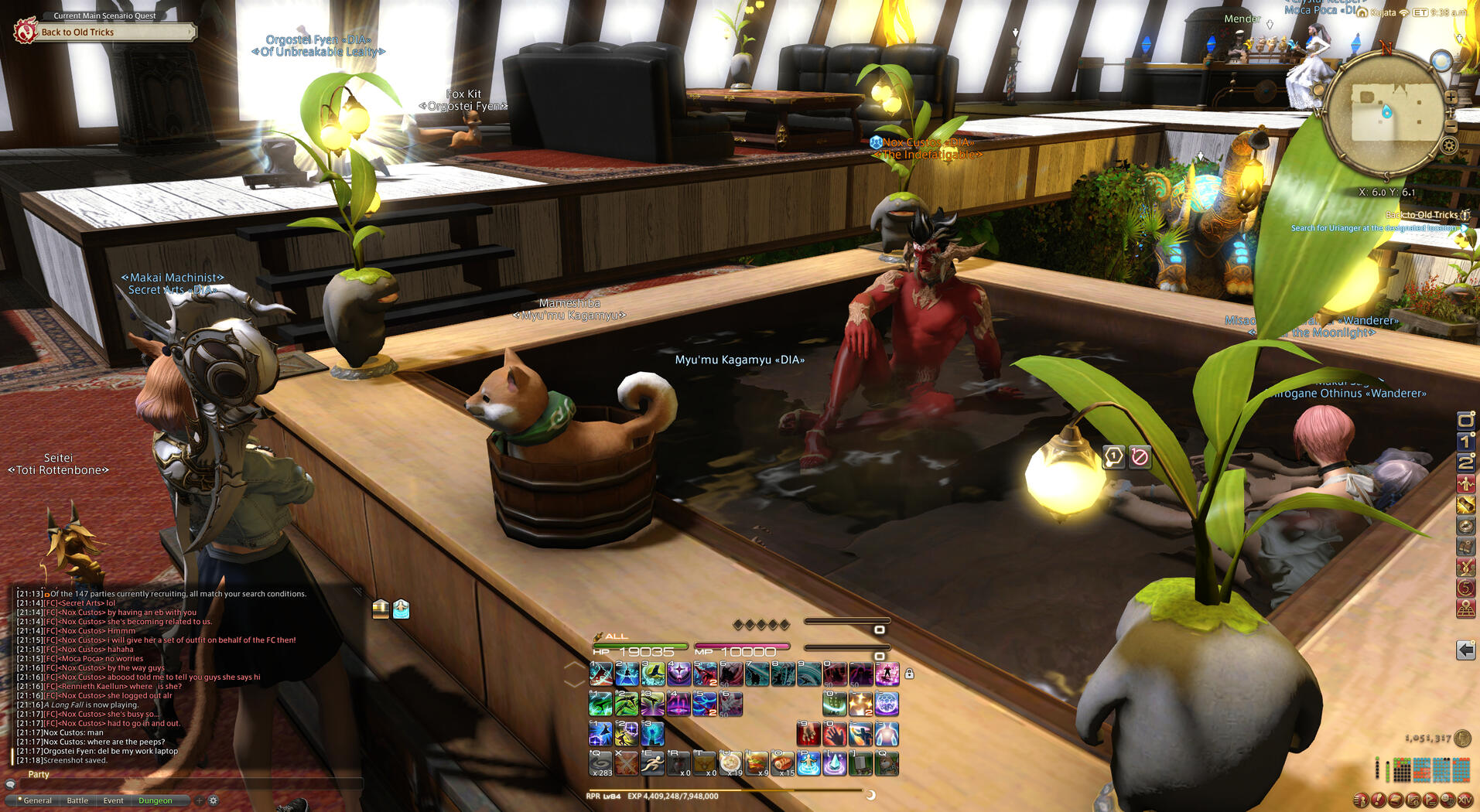Open minimap settings gear
This screenshot has width=1480, height=812.
[1450, 145]
